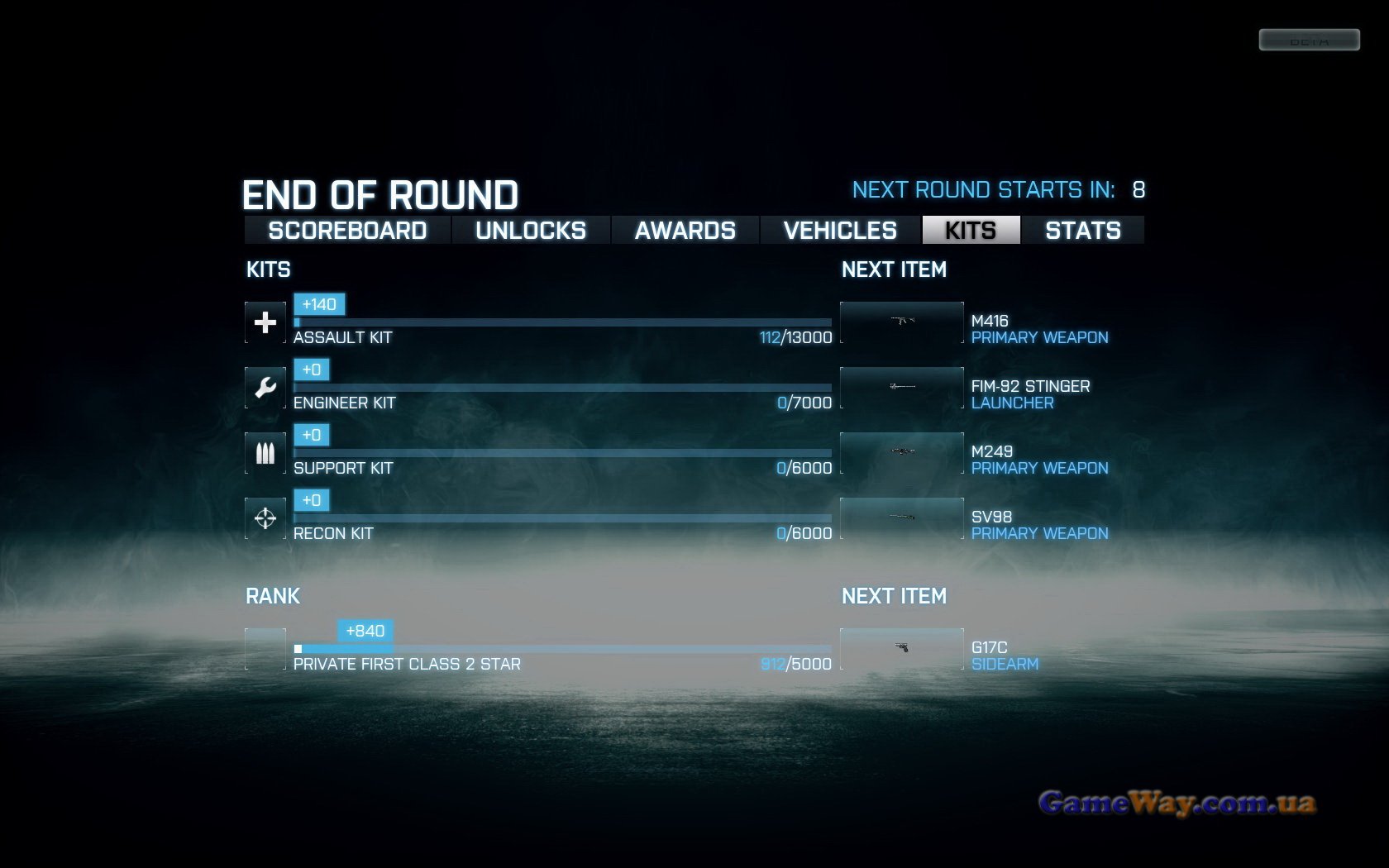The height and width of the screenshot is (868, 1389).
Task: Switch to the Scoreboard tab
Action: (347, 231)
